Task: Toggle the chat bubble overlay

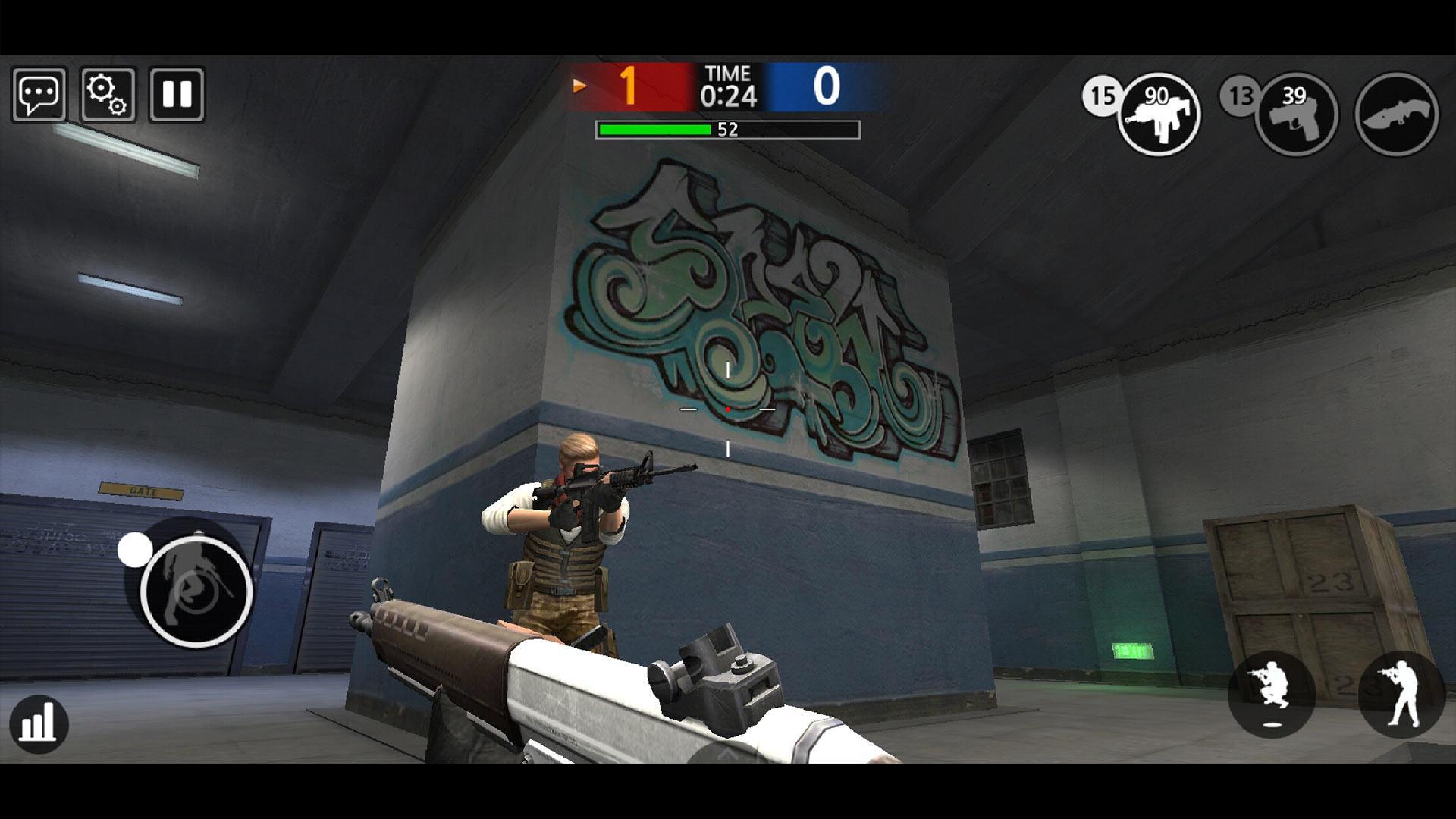Action: [39, 94]
